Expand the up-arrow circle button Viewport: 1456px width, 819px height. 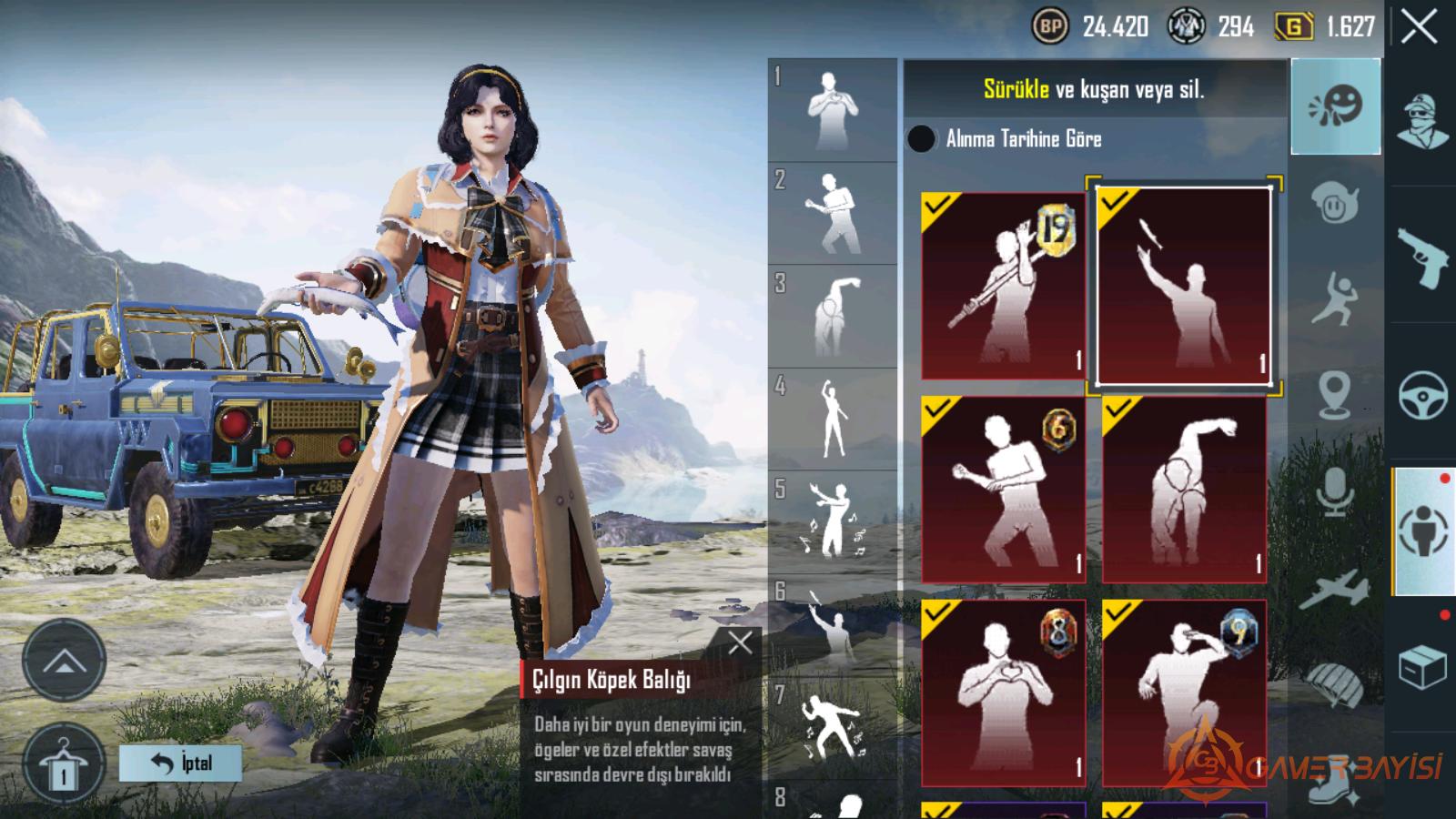[63, 662]
